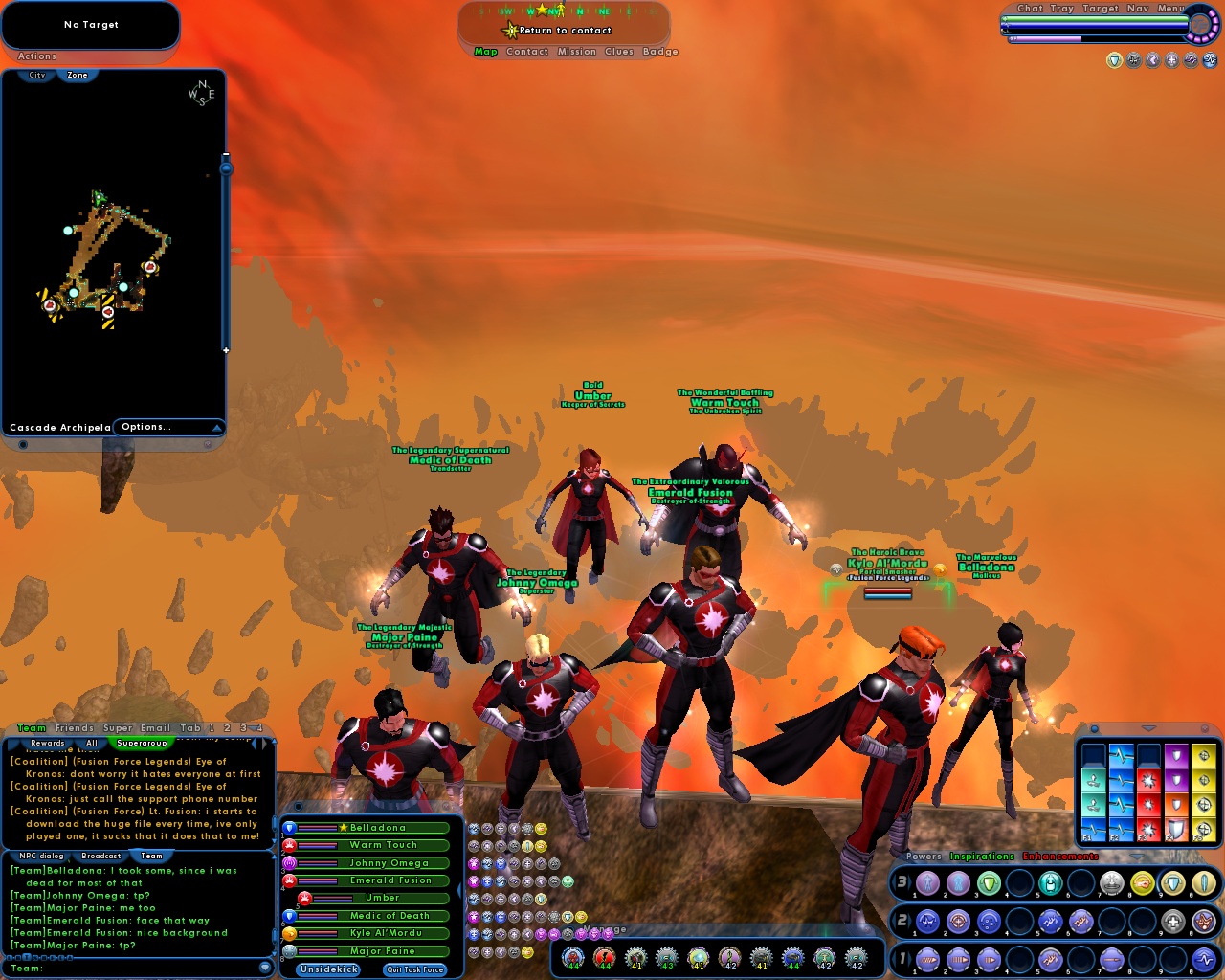This screenshot has width=1225, height=980.
Task: Switch the tray display to Powers
Action: point(923,856)
